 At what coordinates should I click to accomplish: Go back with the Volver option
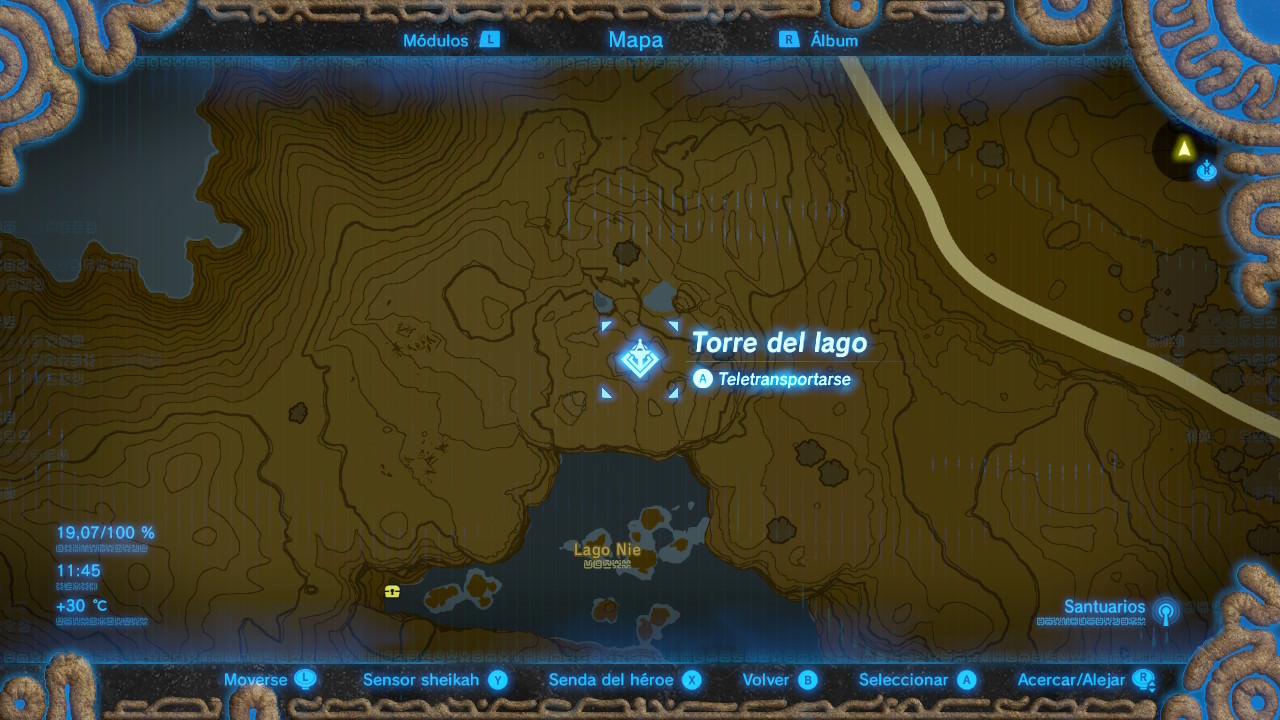click(x=780, y=680)
